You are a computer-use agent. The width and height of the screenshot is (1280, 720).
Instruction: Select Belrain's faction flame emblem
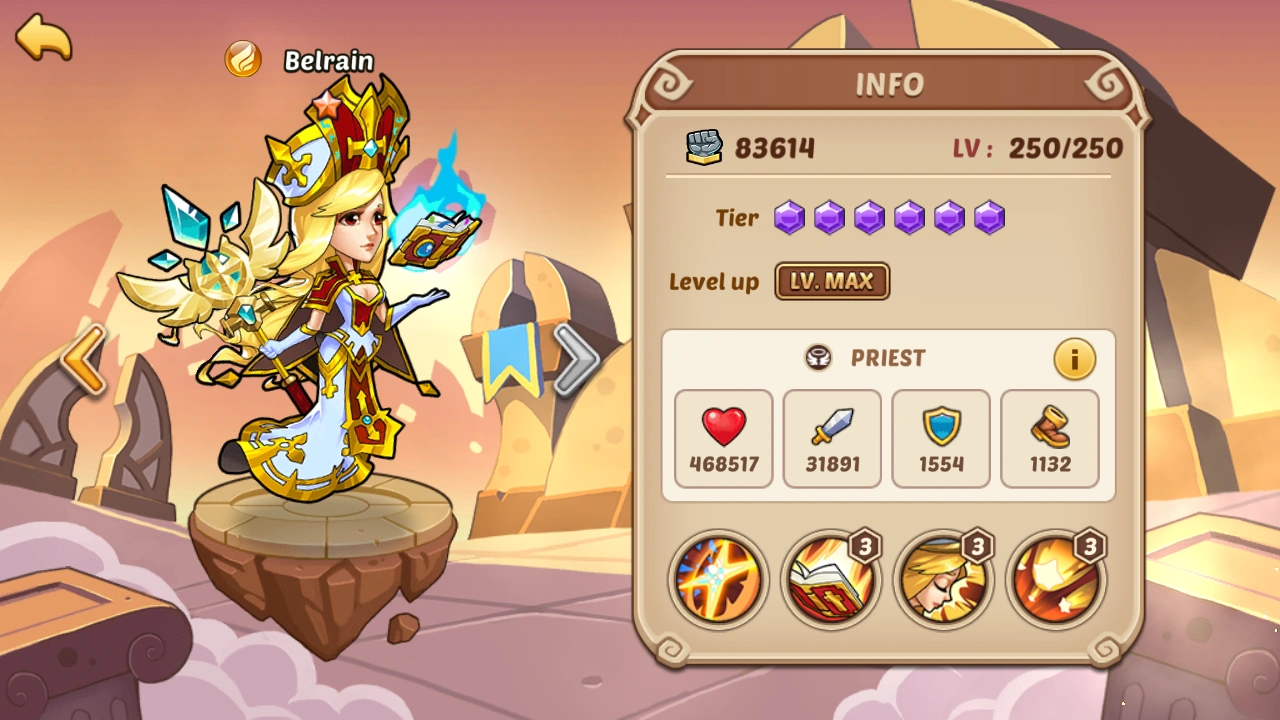[243, 60]
